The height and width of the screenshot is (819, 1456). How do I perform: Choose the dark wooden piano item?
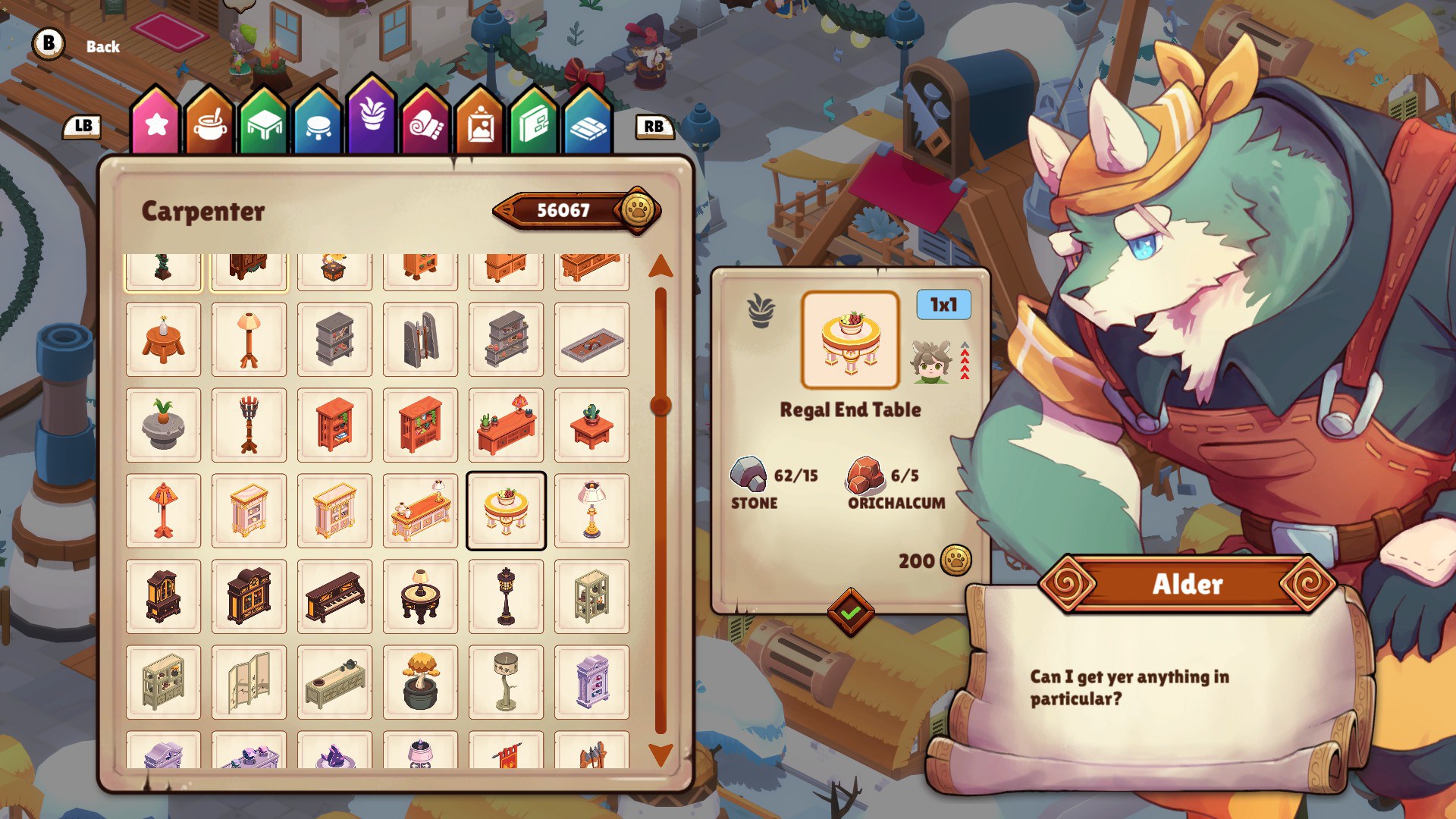(334, 597)
